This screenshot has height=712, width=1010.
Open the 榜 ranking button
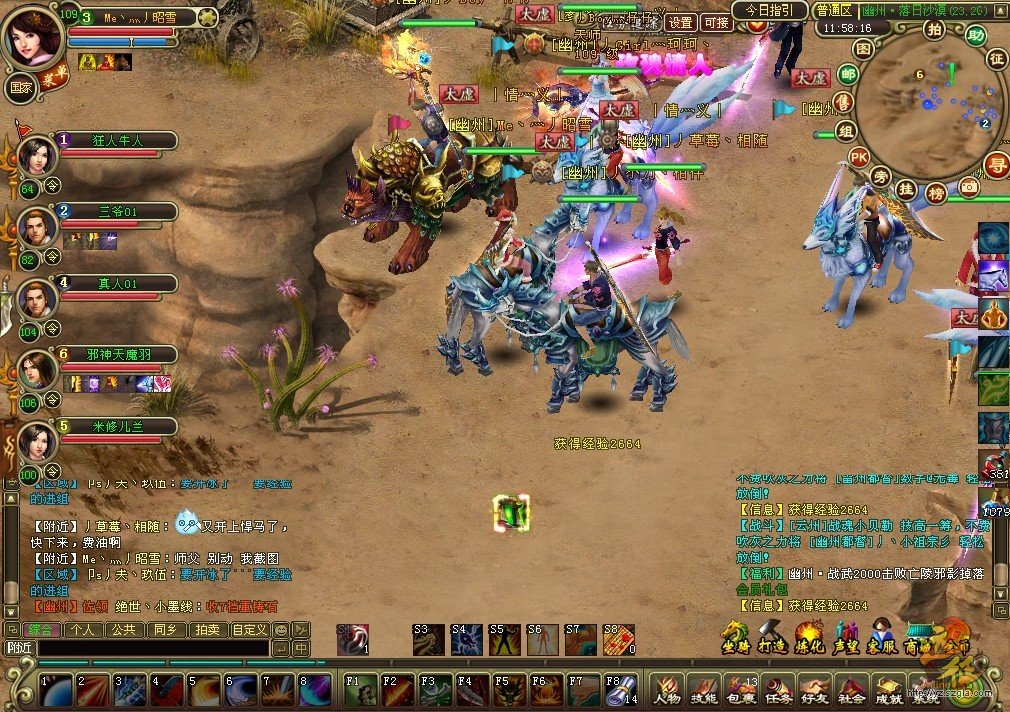[x=936, y=190]
